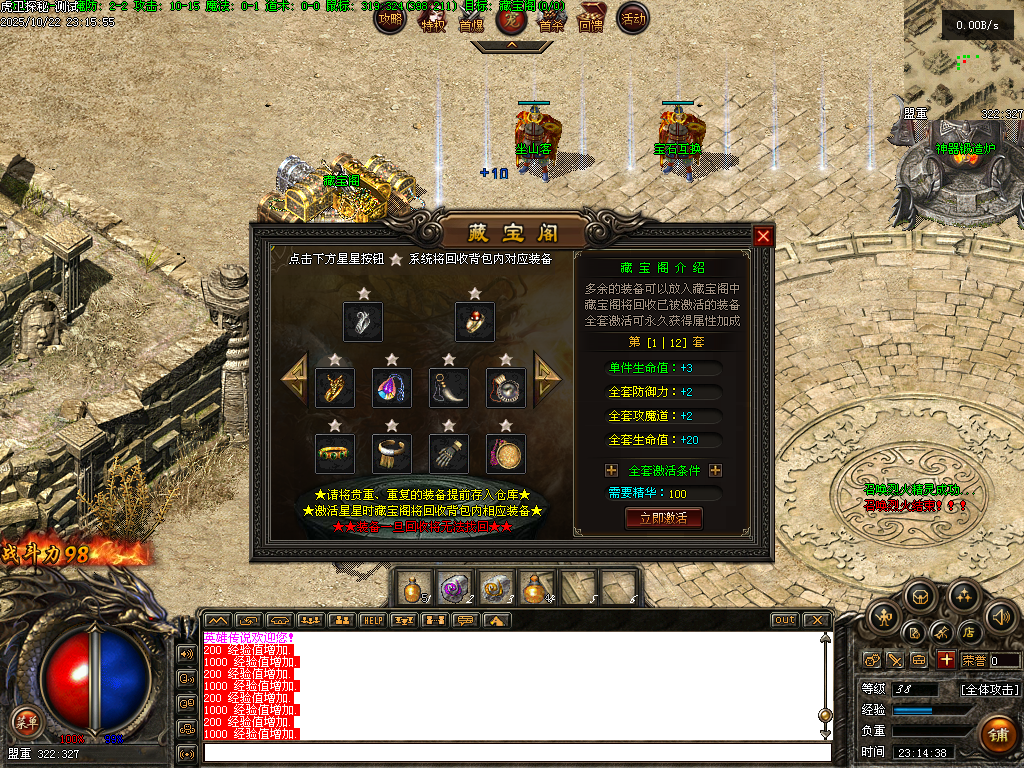Open the 特权 privilege menu

coord(432,20)
